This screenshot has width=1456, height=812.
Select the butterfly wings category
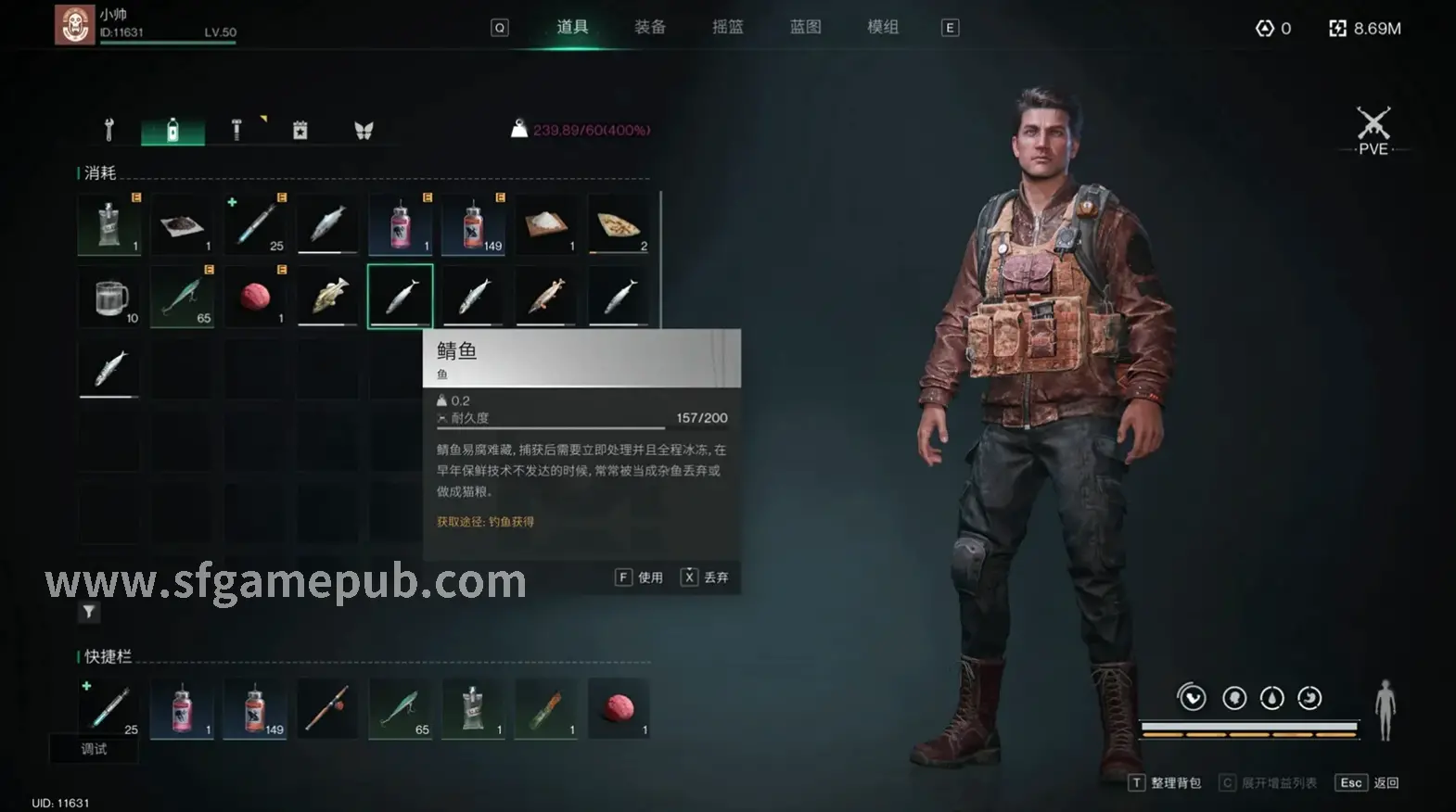coord(364,130)
